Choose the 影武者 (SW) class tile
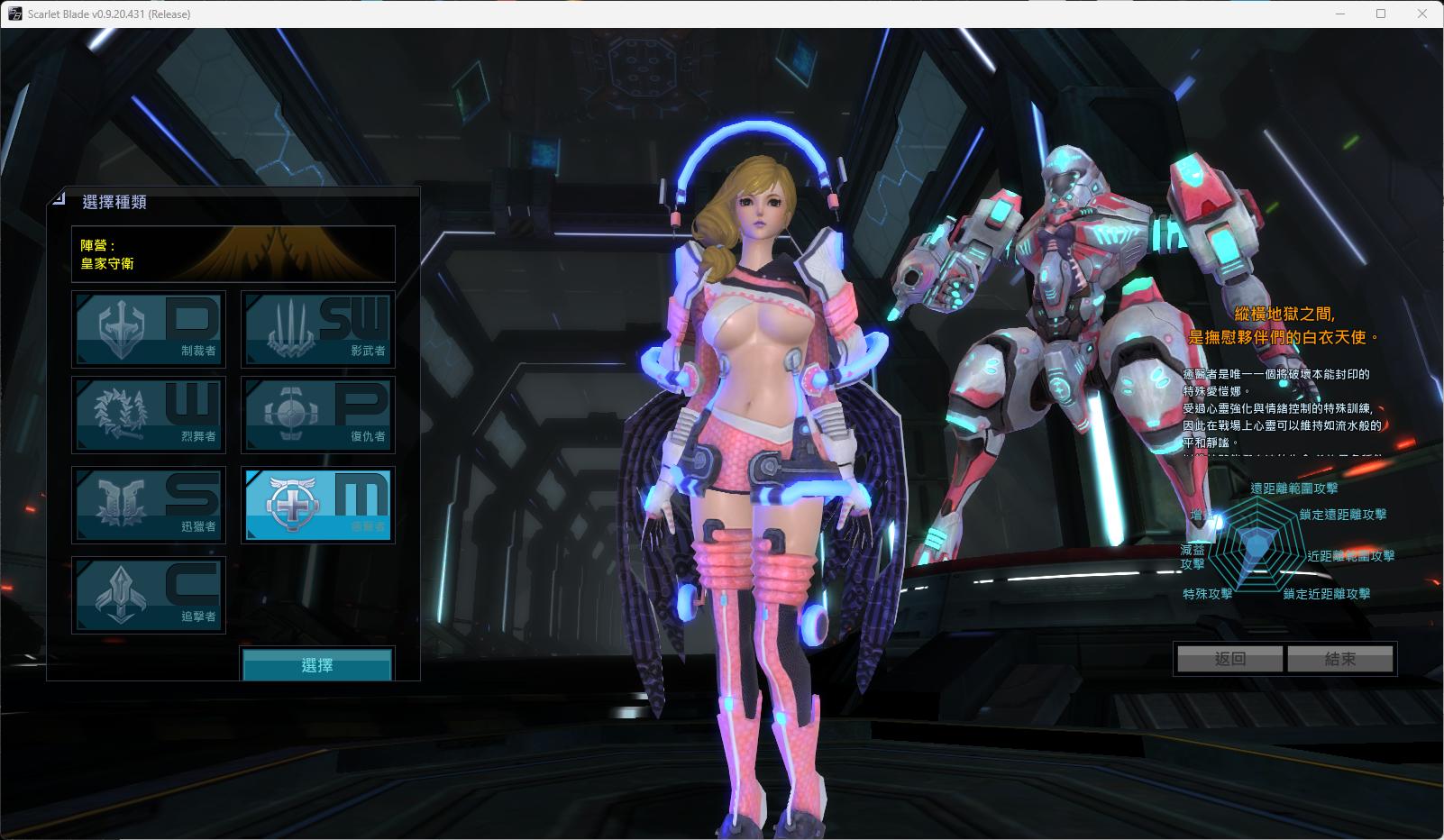 pyautogui.click(x=317, y=329)
